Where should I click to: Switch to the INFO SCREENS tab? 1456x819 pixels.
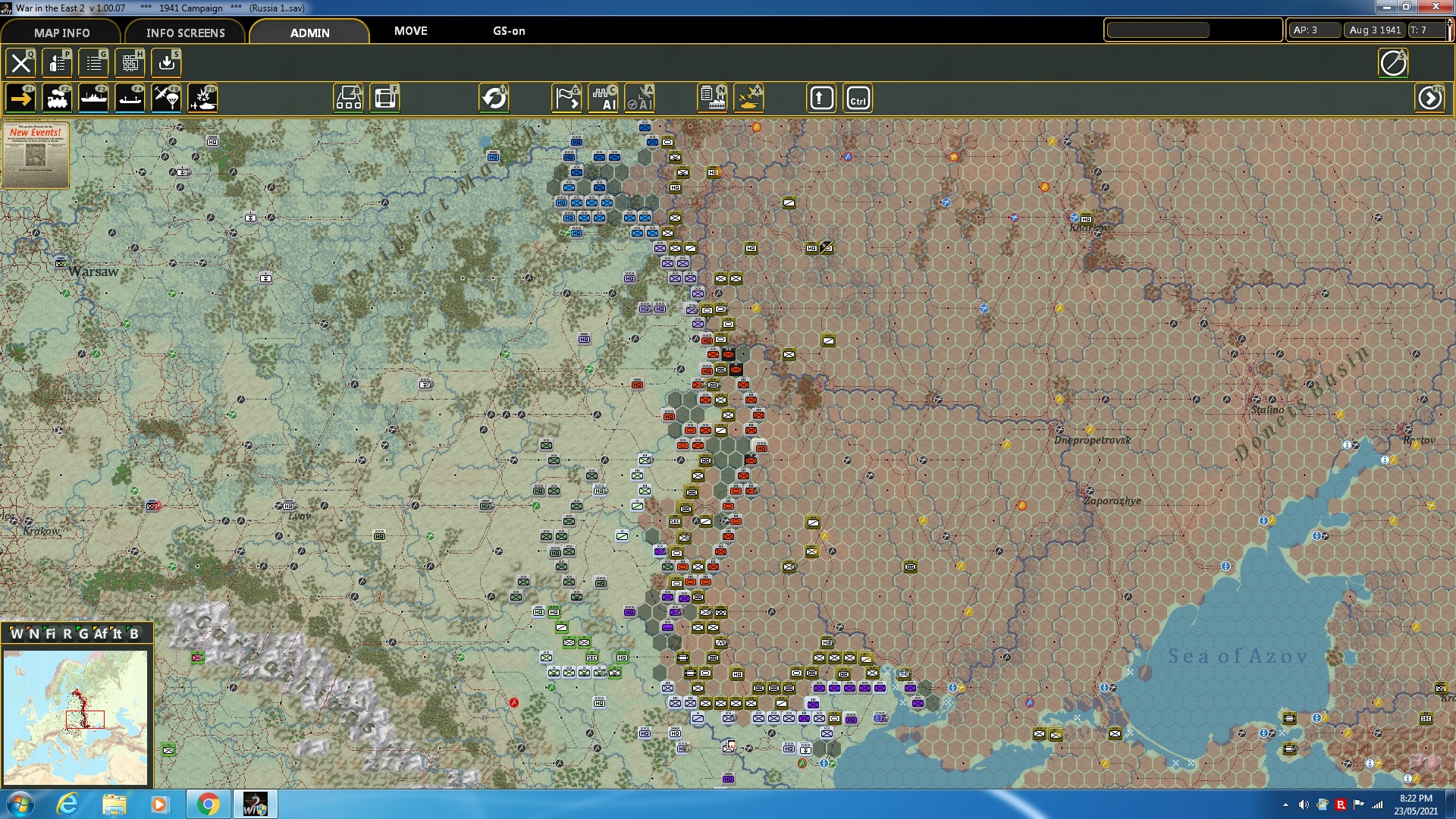(x=184, y=33)
